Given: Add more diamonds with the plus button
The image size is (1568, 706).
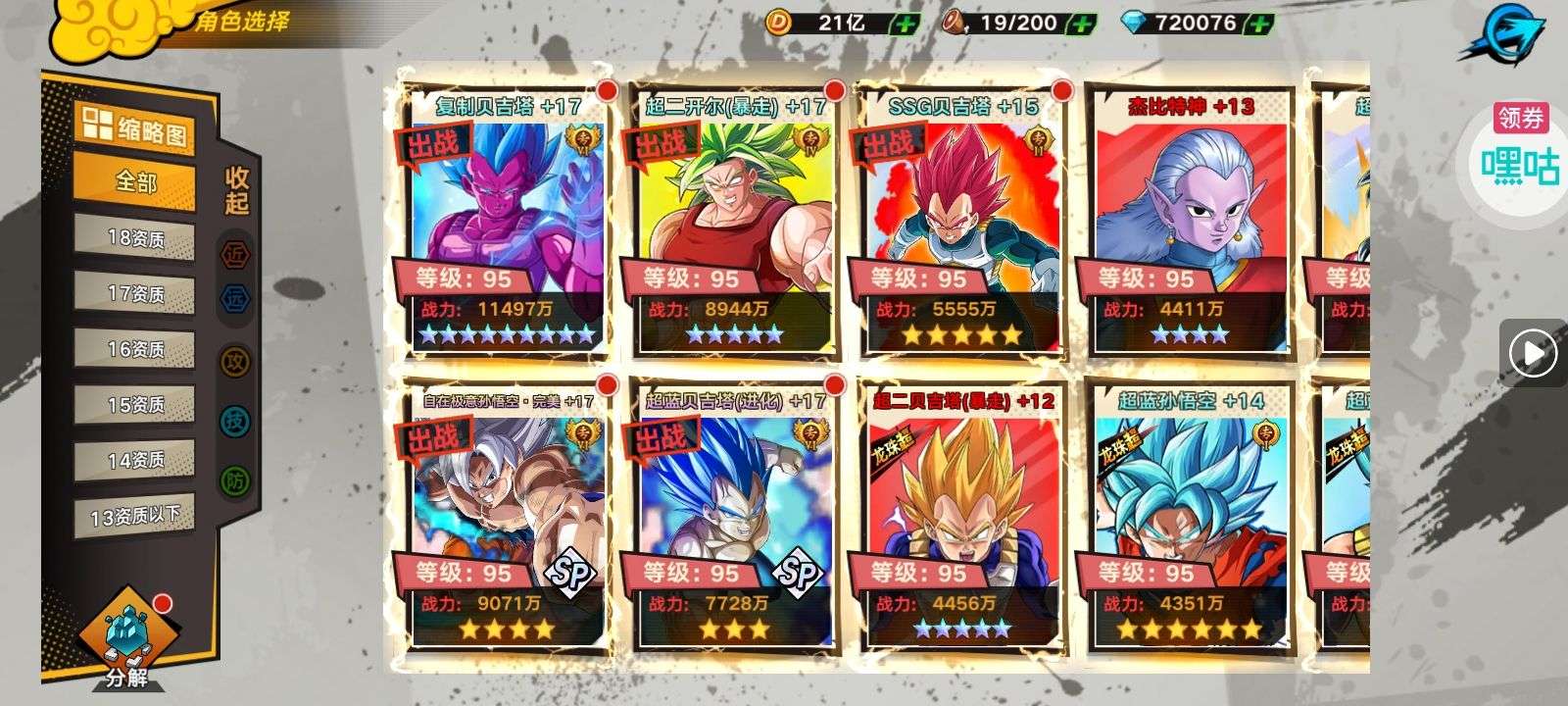Looking at the screenshot, I should coord(1261,24).
